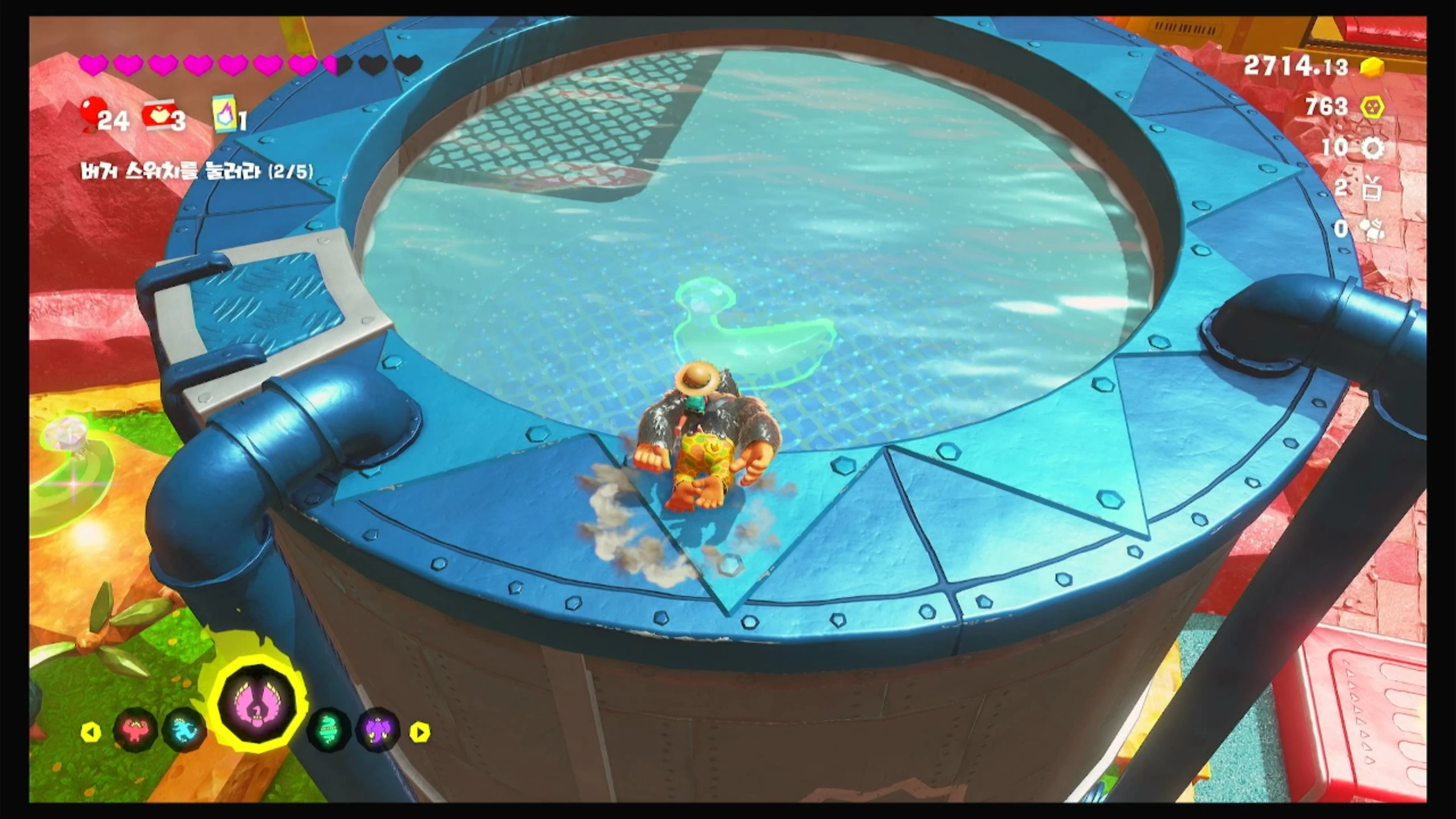
Task: Open the burger switch objective tracker
Action: pos(197,171)
